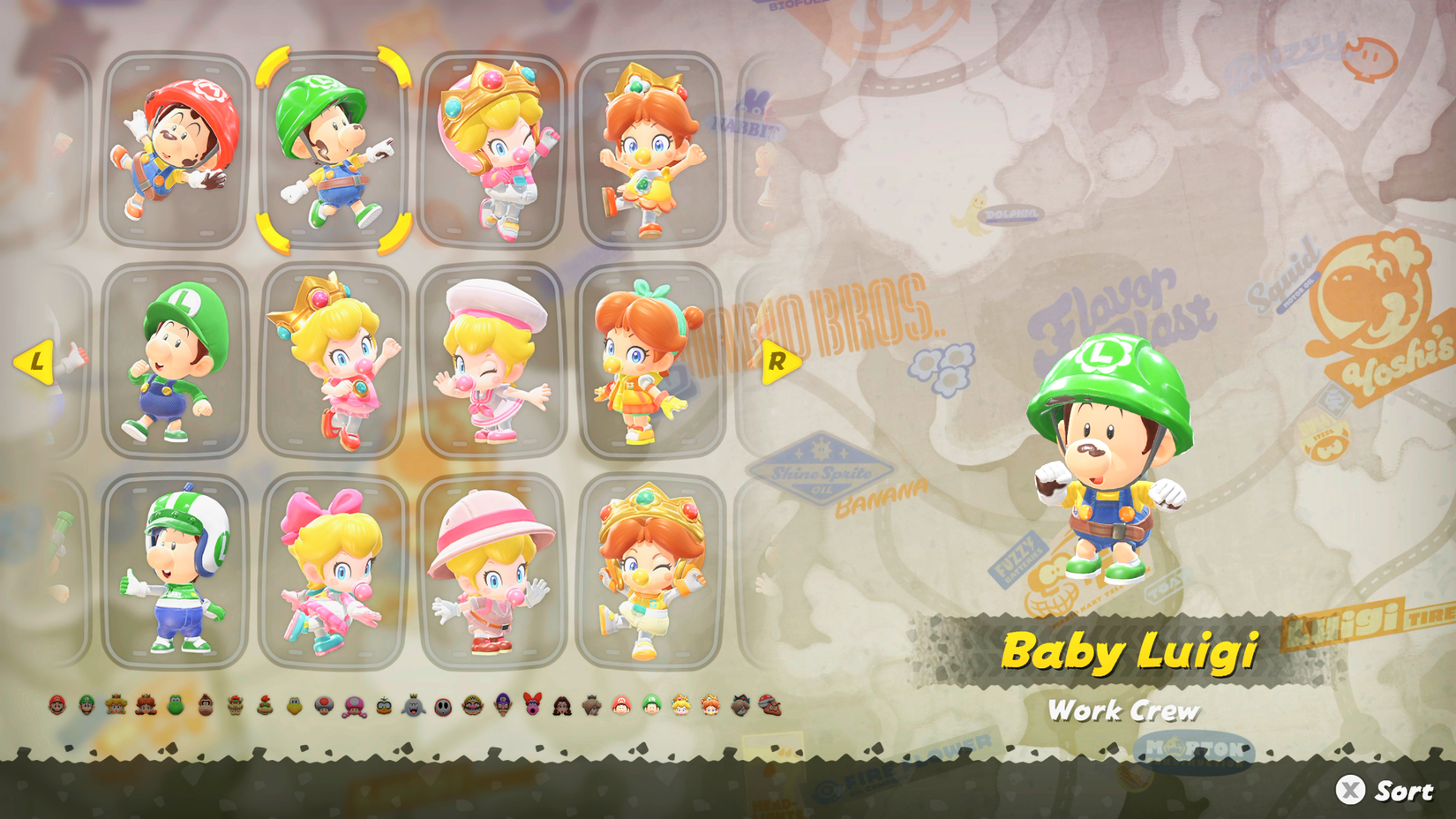Click the L arrow to page left

pyautogui.click(x=35, y=360)
